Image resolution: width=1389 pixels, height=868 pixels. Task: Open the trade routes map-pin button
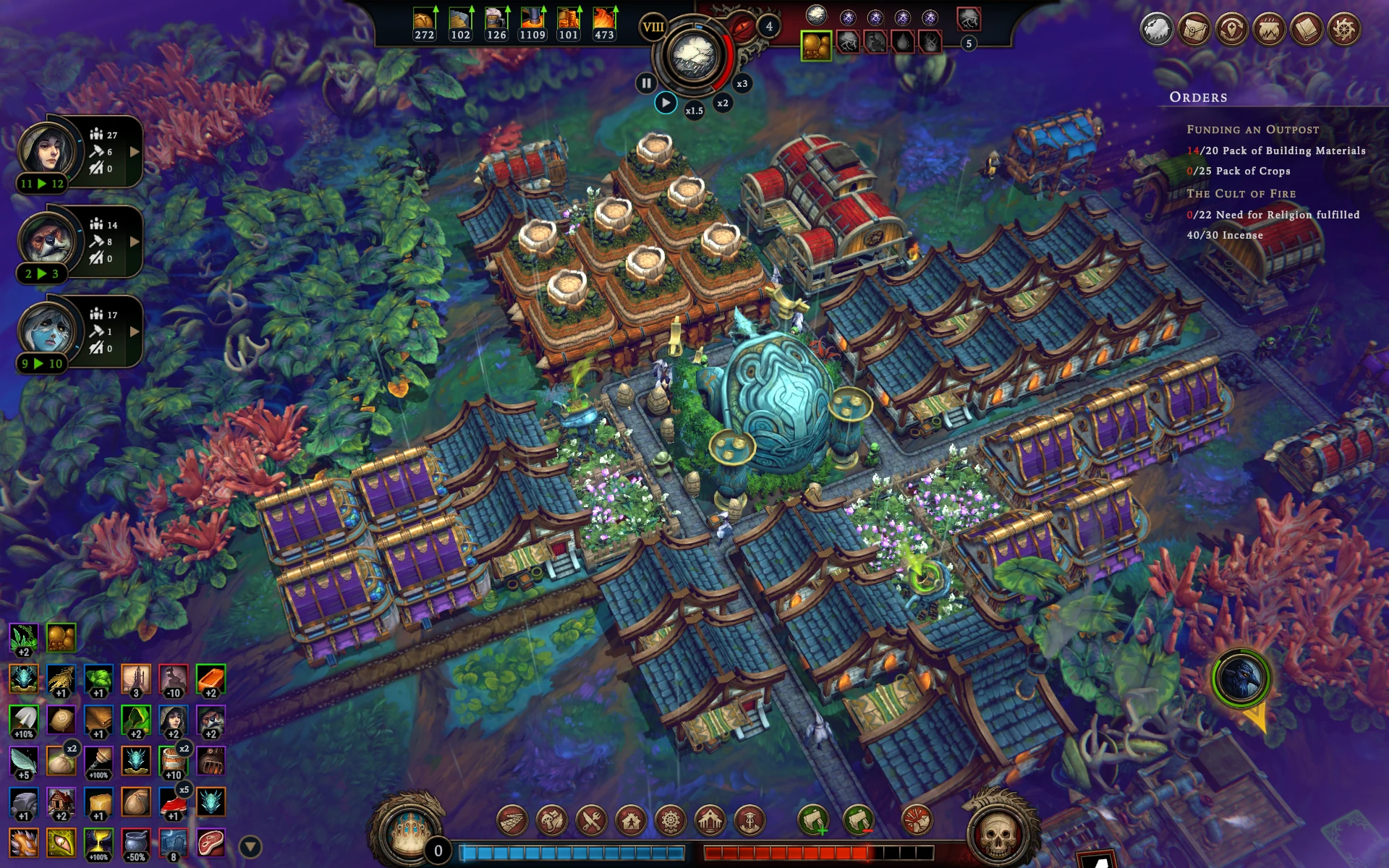[1231, 30]
